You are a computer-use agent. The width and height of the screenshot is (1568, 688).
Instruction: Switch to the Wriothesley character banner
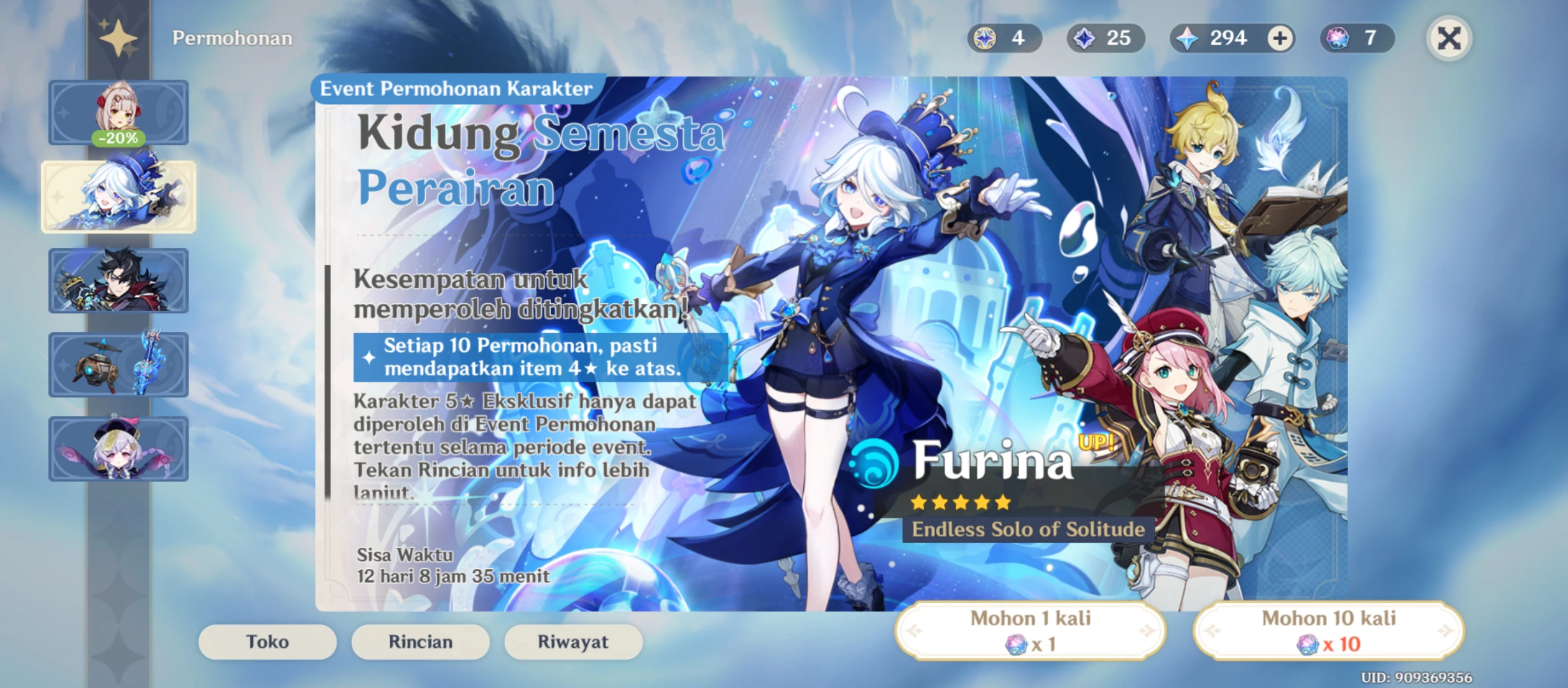[x=119, y=280]
